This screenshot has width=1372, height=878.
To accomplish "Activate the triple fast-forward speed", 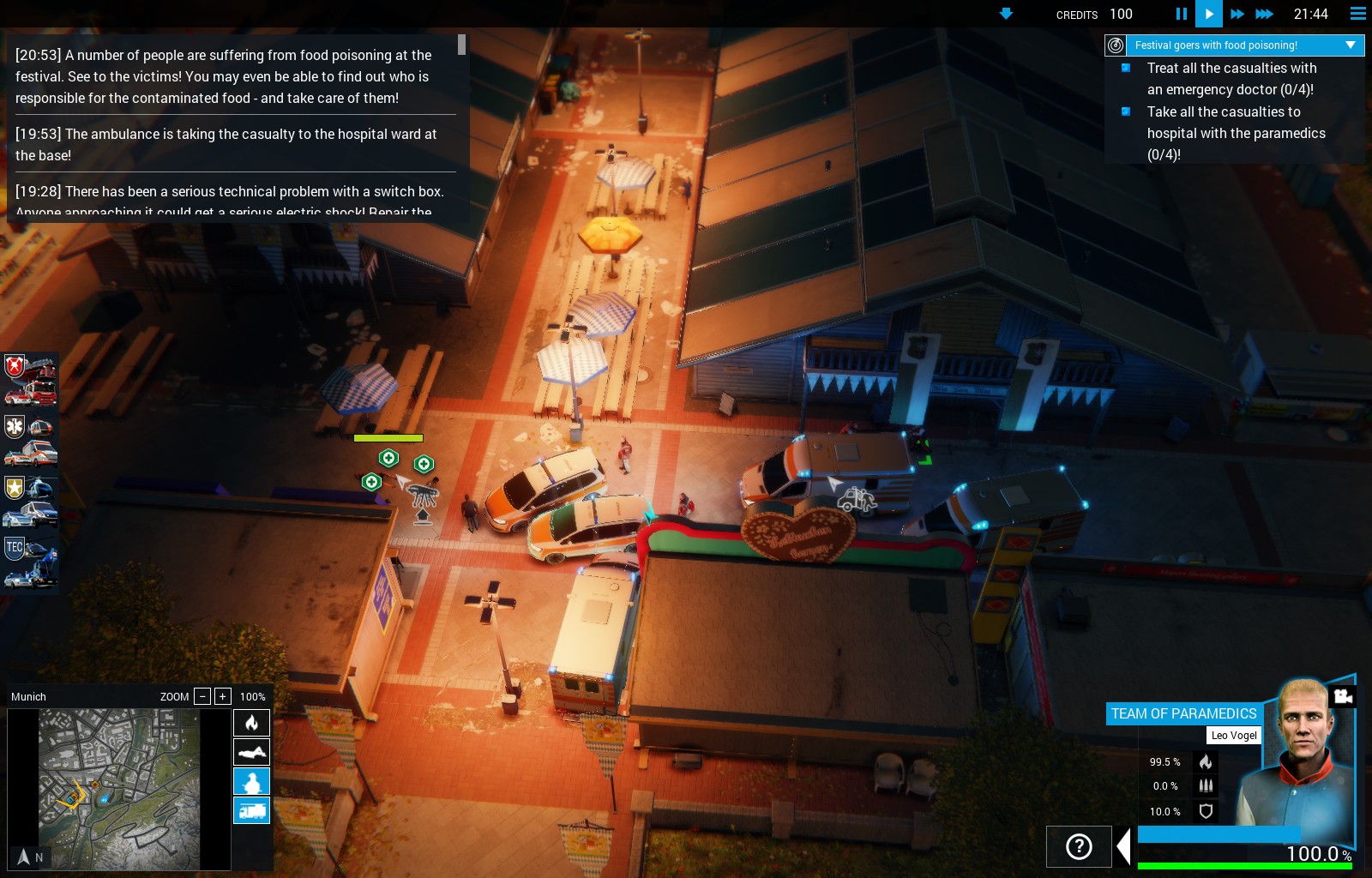I will pyautogui.click(x=1265, y=14).
